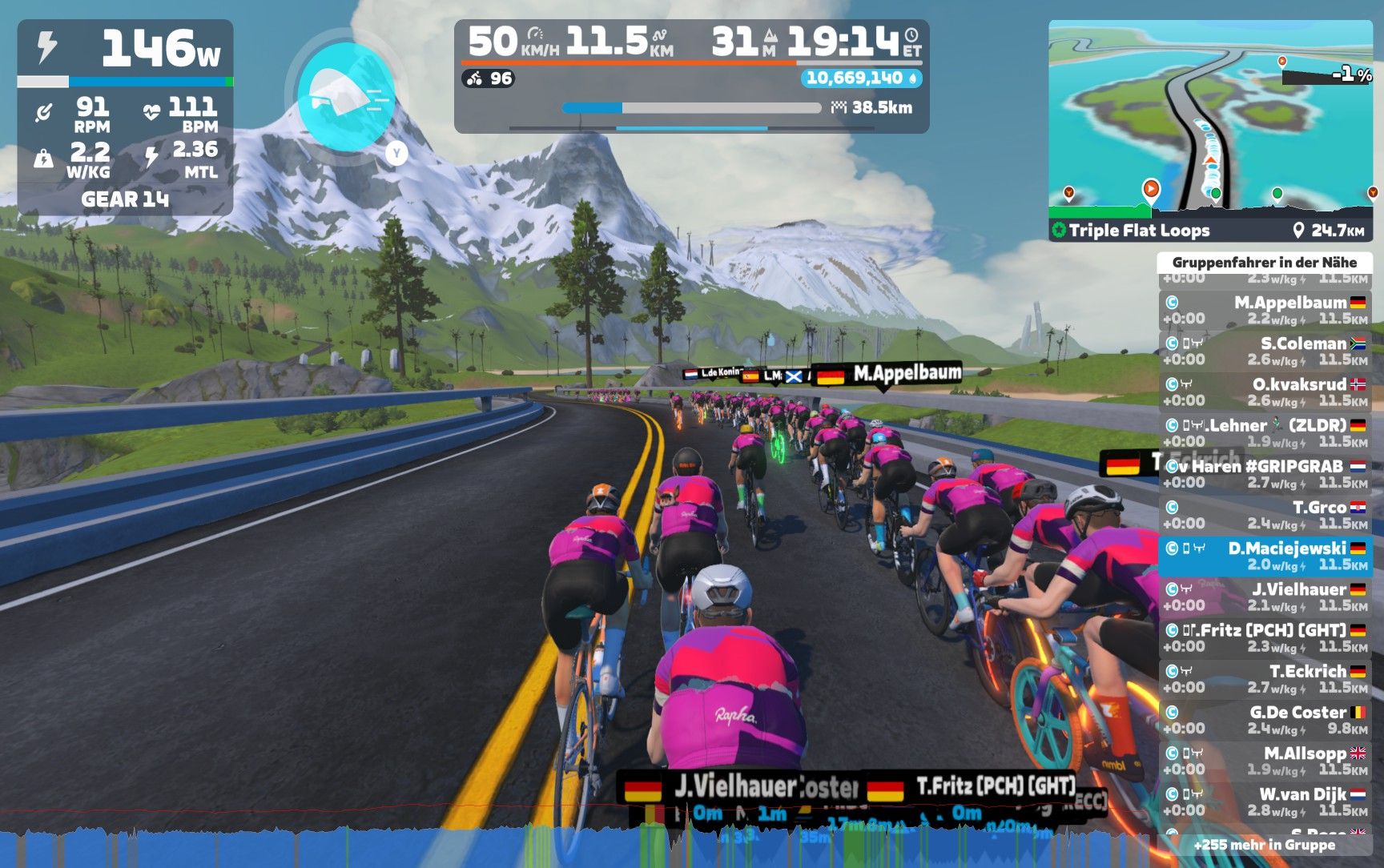This screenshot has height=868, width=1384.
Task: Choose J.Vielhauer in the rider list
Action: [1265, 597]
